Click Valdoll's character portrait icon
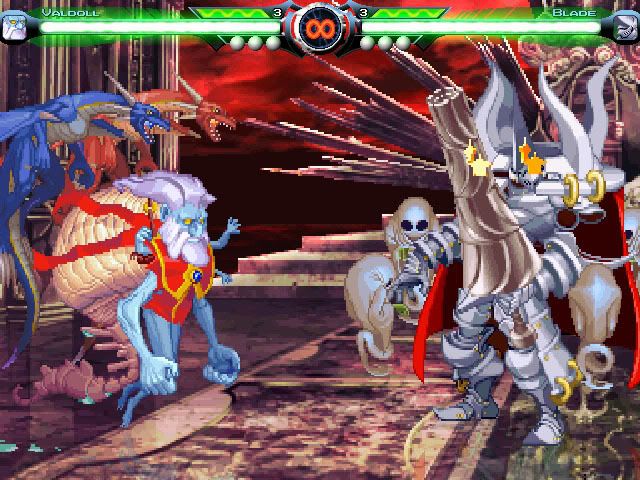The image size is (640, 480). (x=15, y=25)
